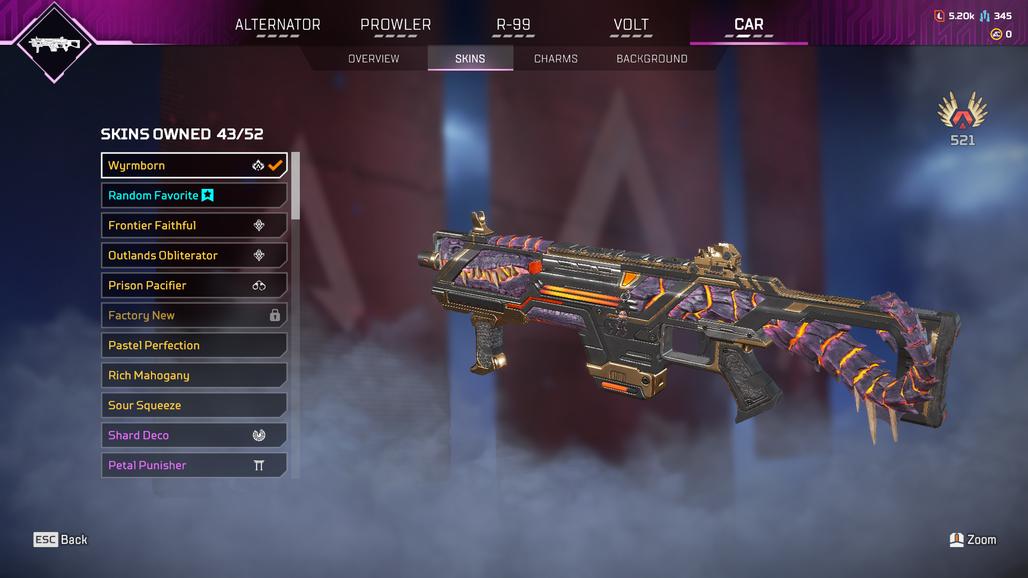
Task: Select the Frontier Faithful skin
Action: click(x=194, y=225)
